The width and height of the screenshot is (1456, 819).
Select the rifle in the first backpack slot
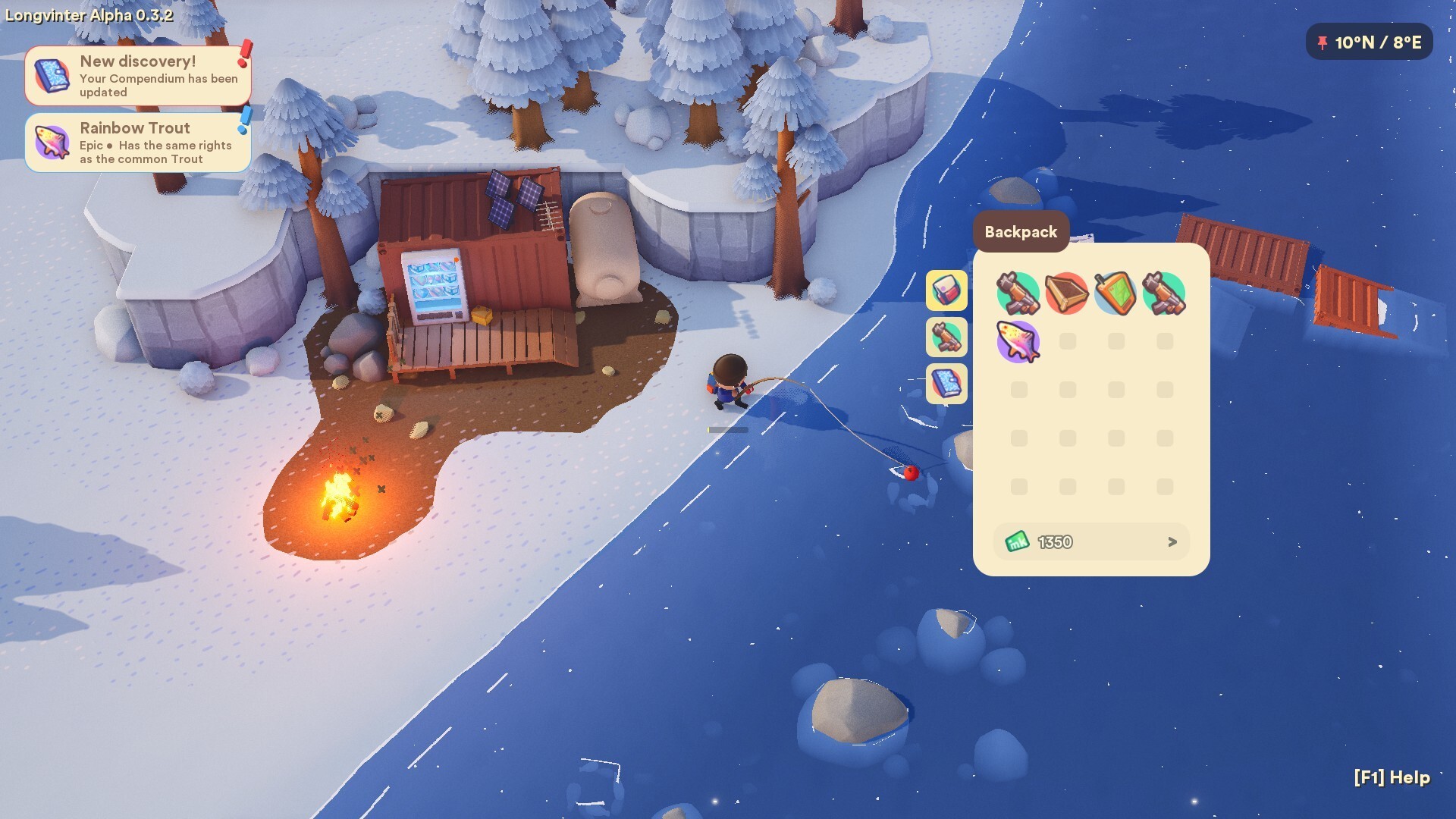pos(1019,293)
